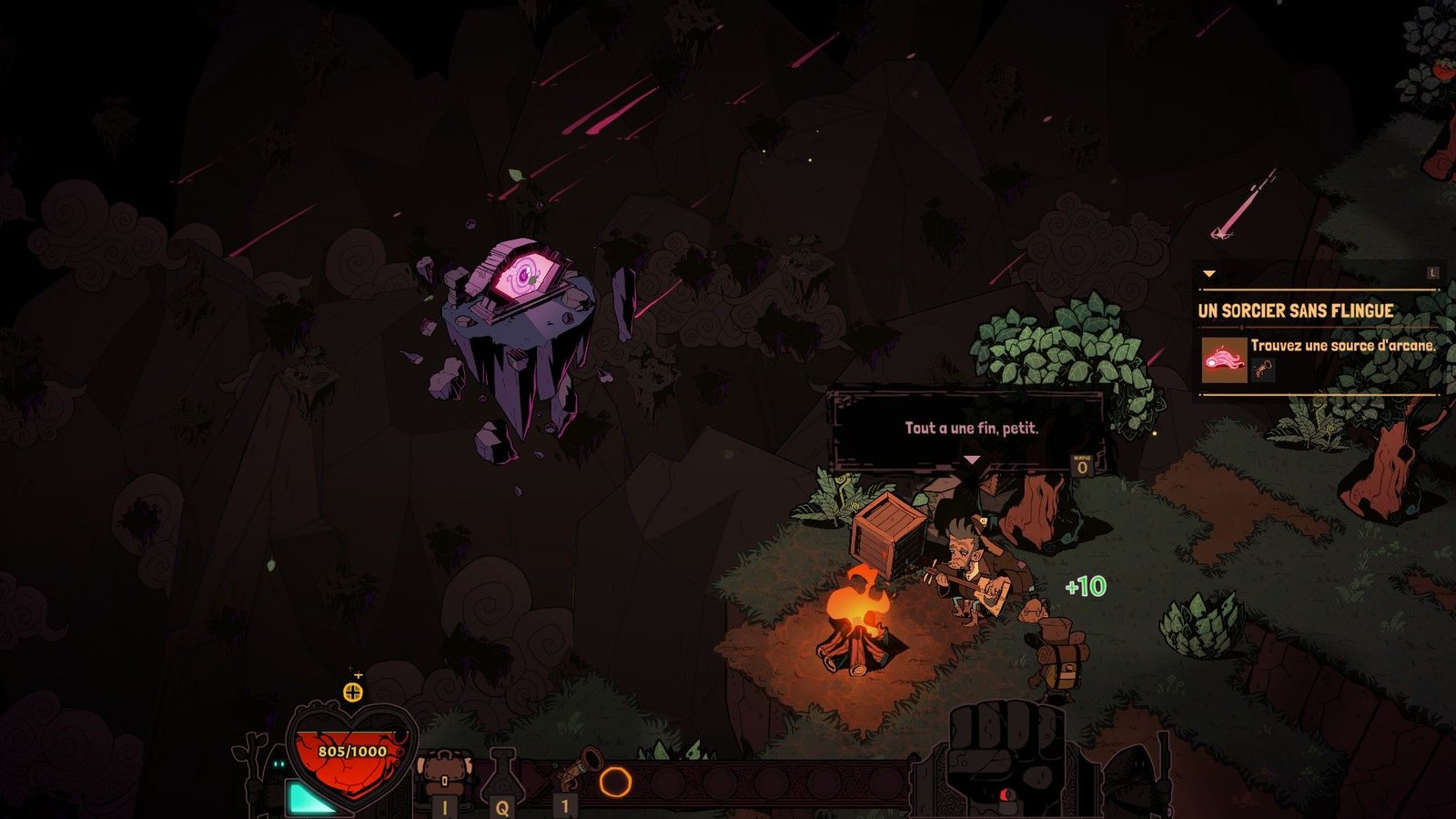Click the stone fist ability icon
Image resolution: width=1456 pixels, height=819 pixels.
click(1006, 751)
